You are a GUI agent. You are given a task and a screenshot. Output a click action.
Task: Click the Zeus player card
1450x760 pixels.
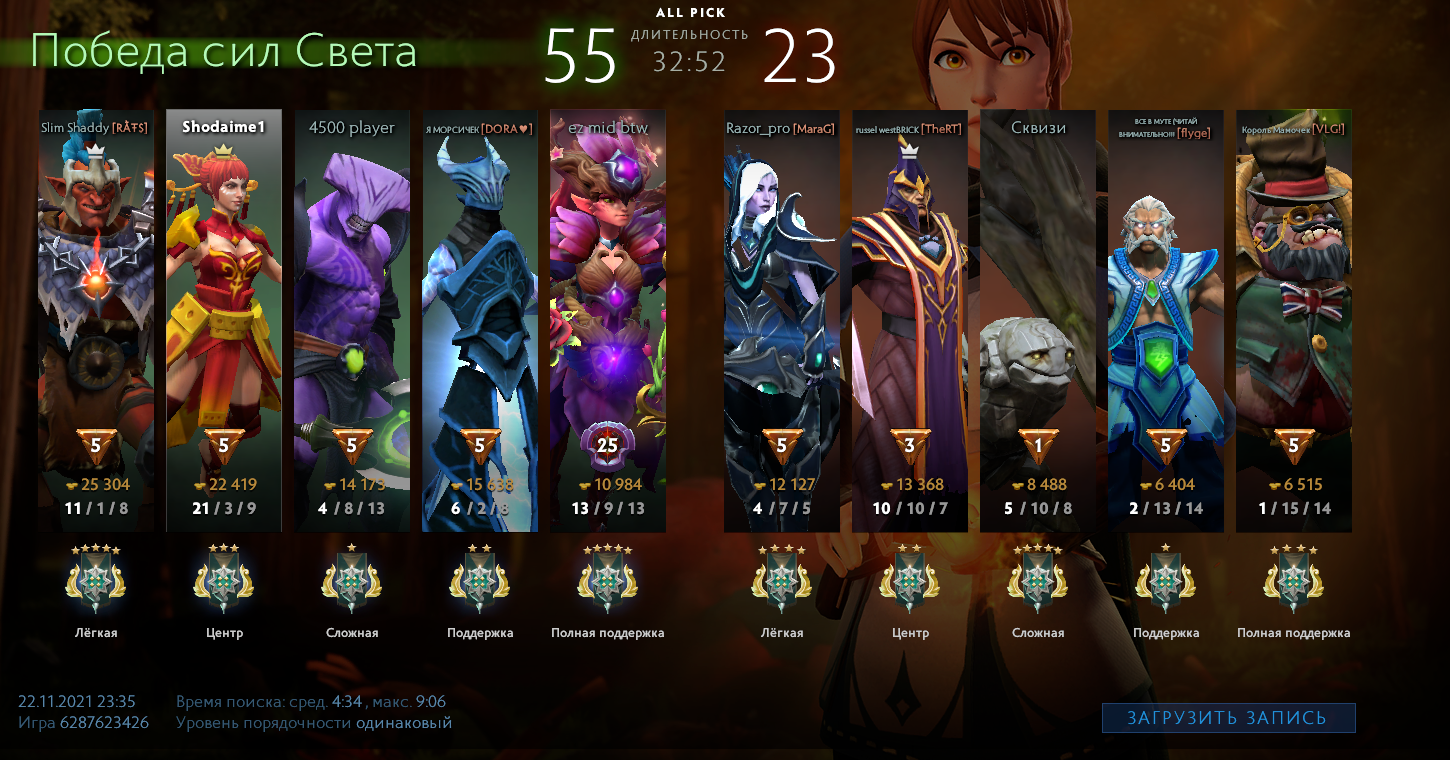[x=1166, y=320]
